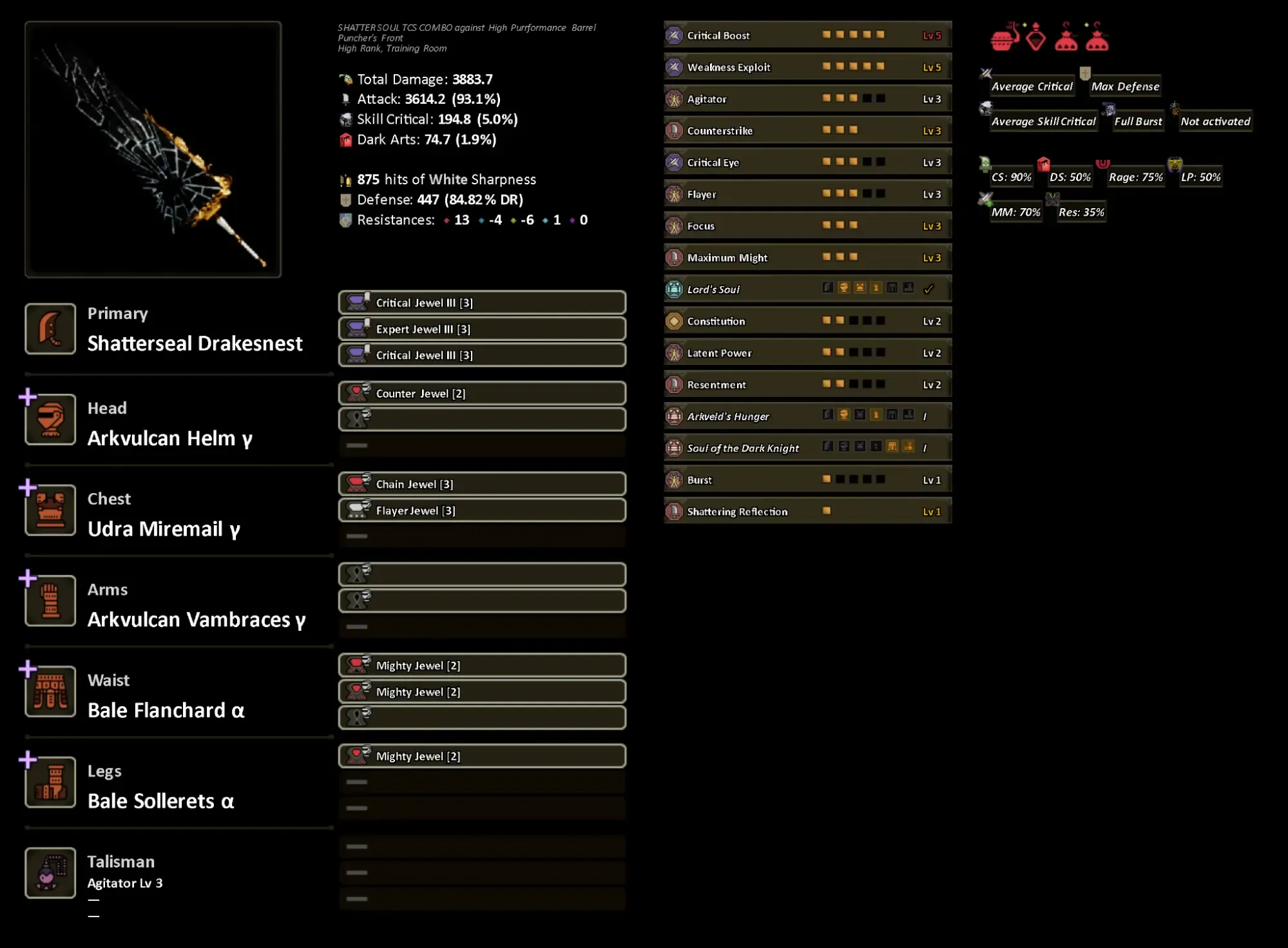Adjust the Rage: 75% uptime setting
This screenshot has width=1288, height=948.
(x=1135, y=177)
